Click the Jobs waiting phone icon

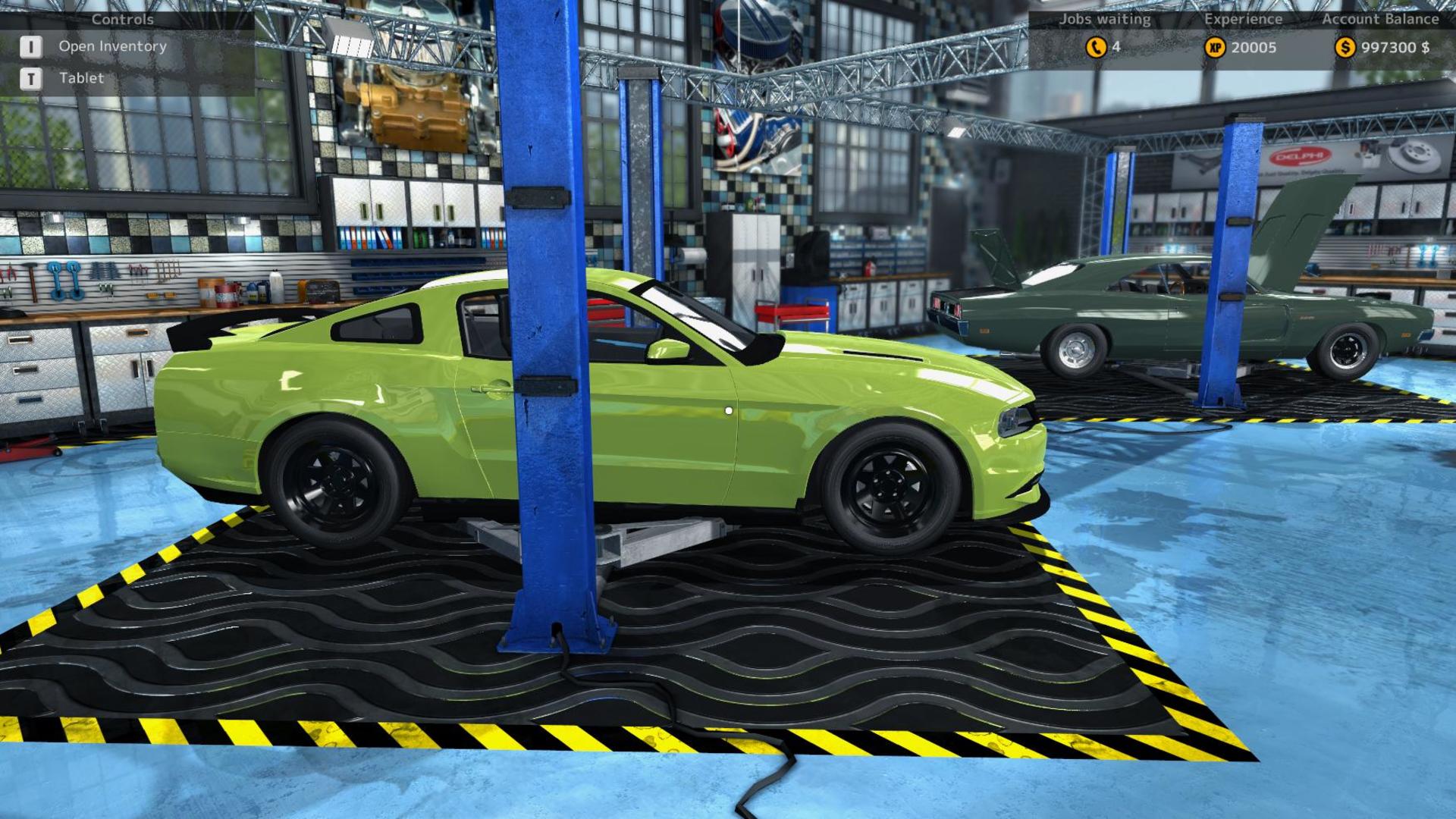click(1096, 48)
